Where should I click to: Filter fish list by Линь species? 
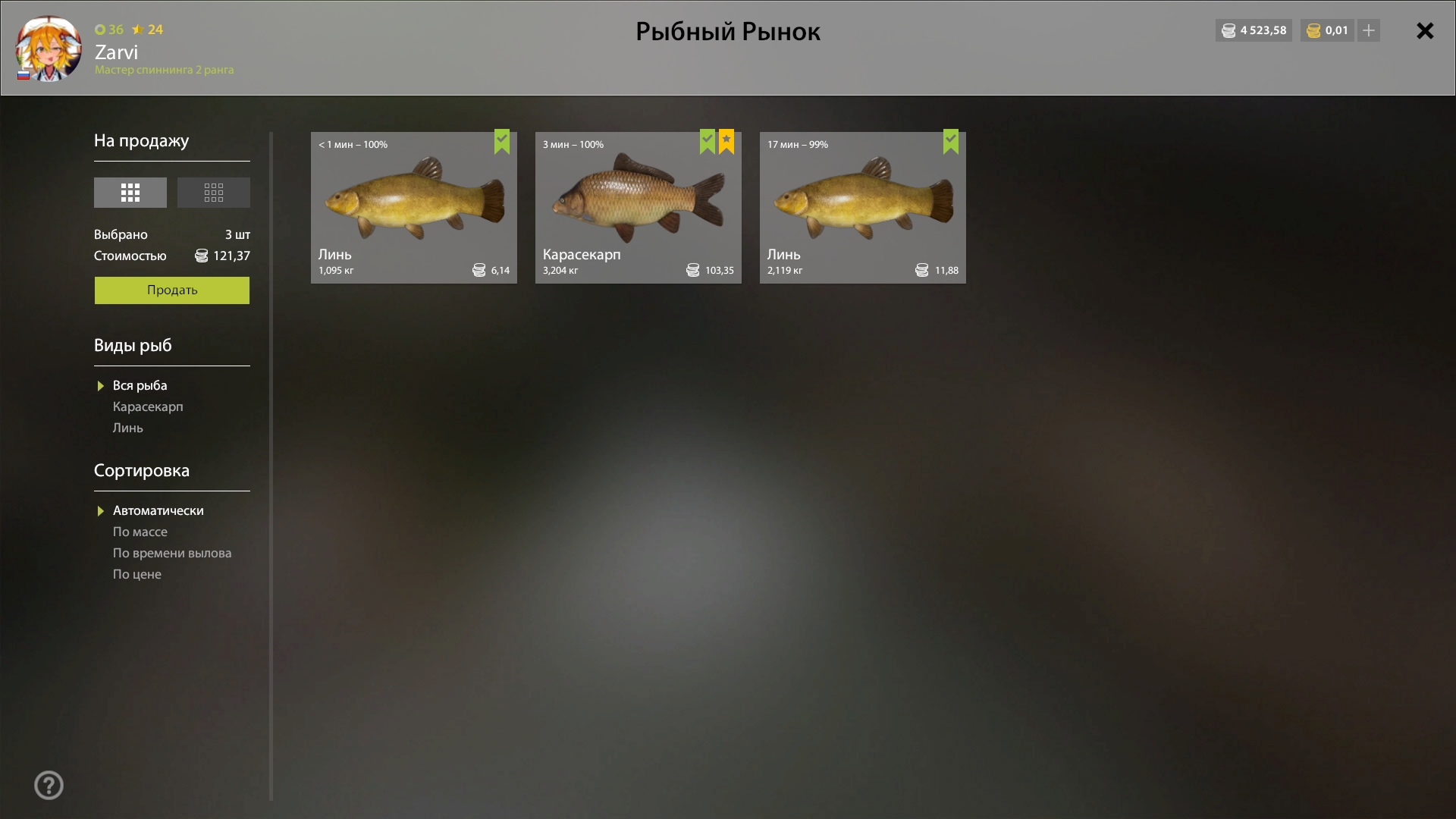point(128,428)
